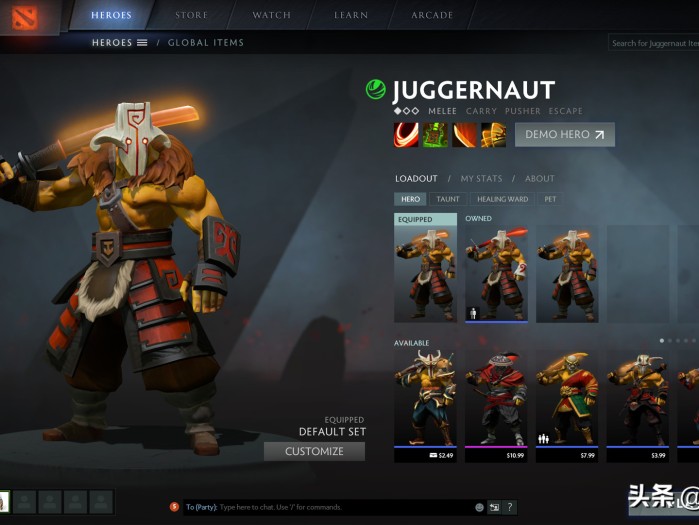Viewport: 699px width, 525px height.
Task: Show the About section
Action: click(540, 179)
